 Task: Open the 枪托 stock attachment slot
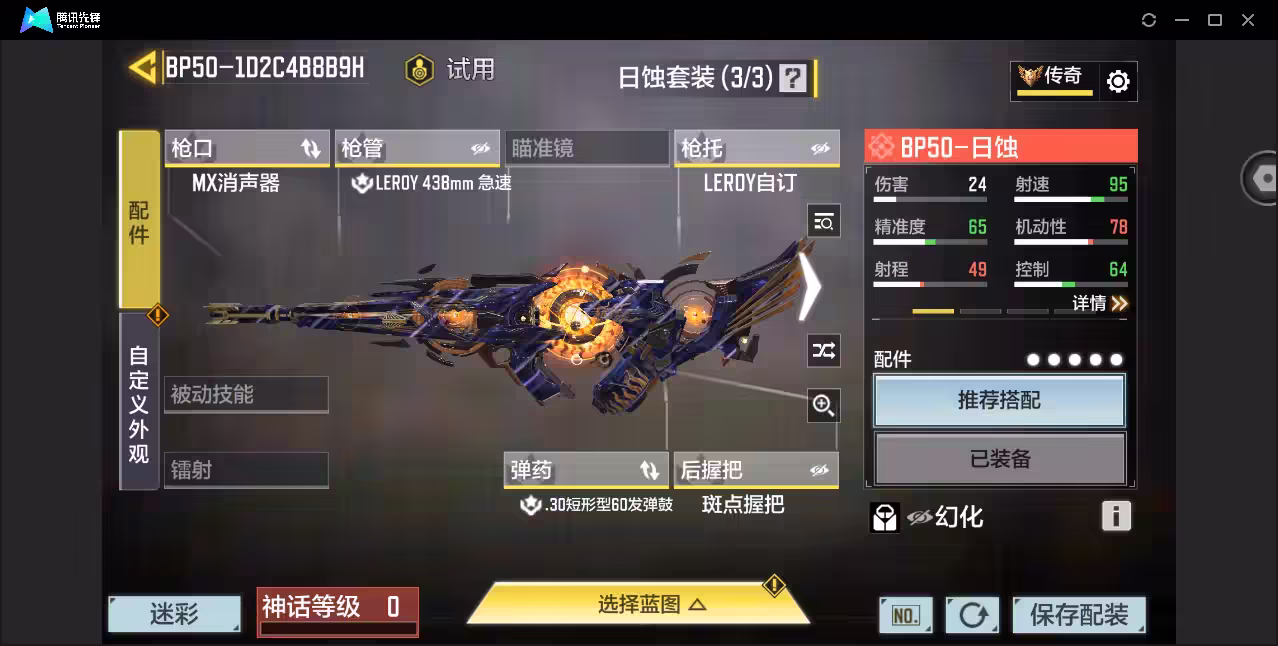755,149
